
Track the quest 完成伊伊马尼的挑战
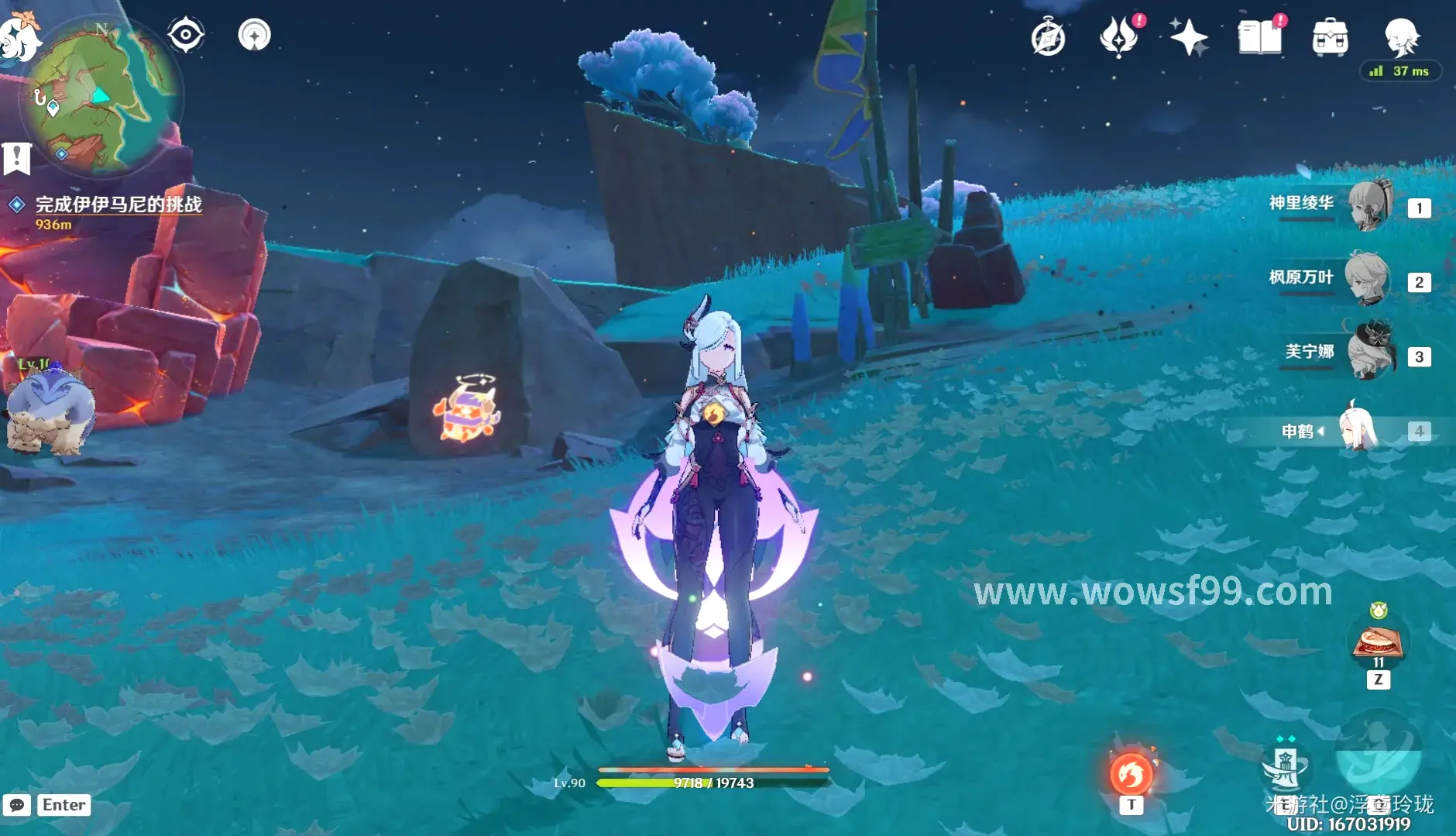118,205
